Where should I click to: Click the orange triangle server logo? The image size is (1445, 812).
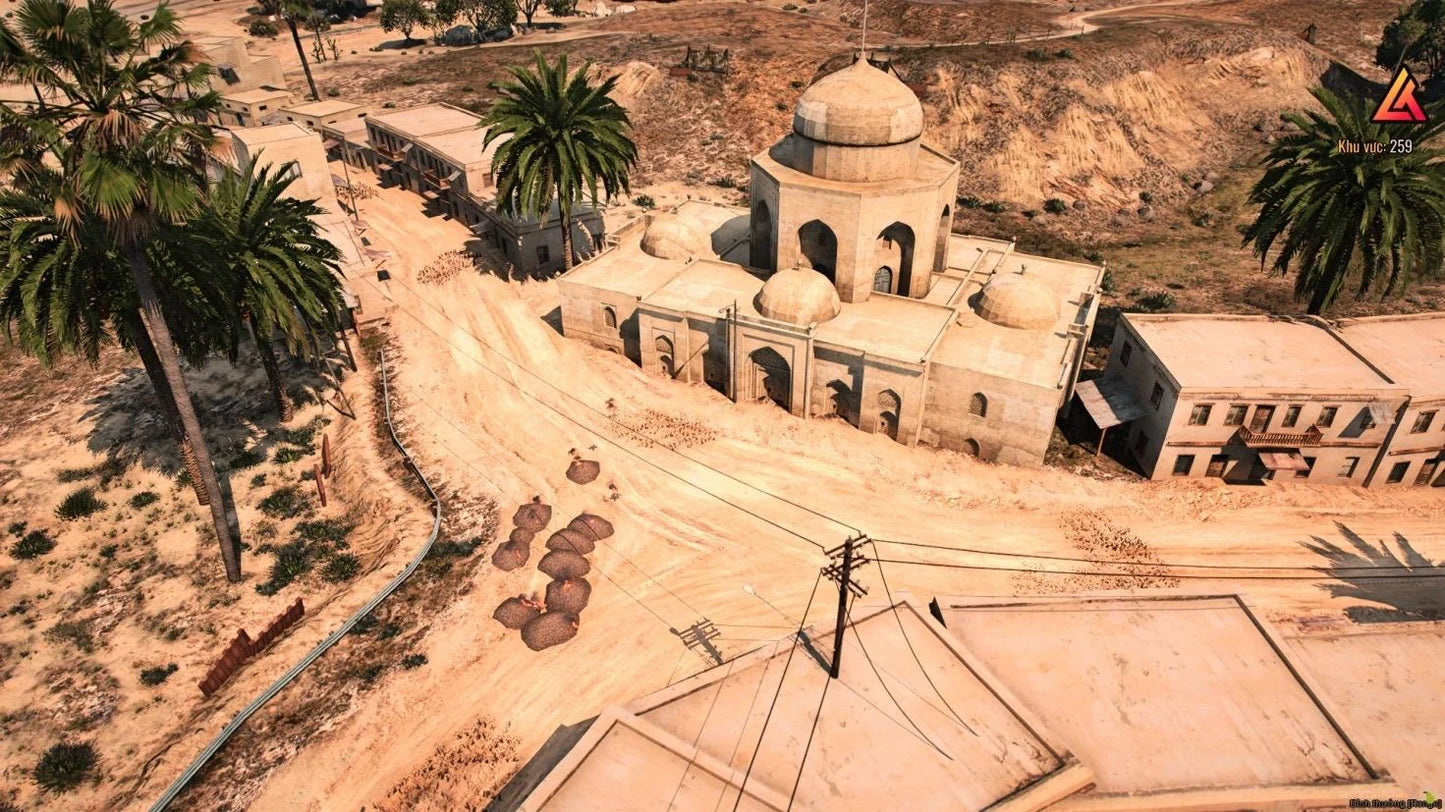point(1398,98)
